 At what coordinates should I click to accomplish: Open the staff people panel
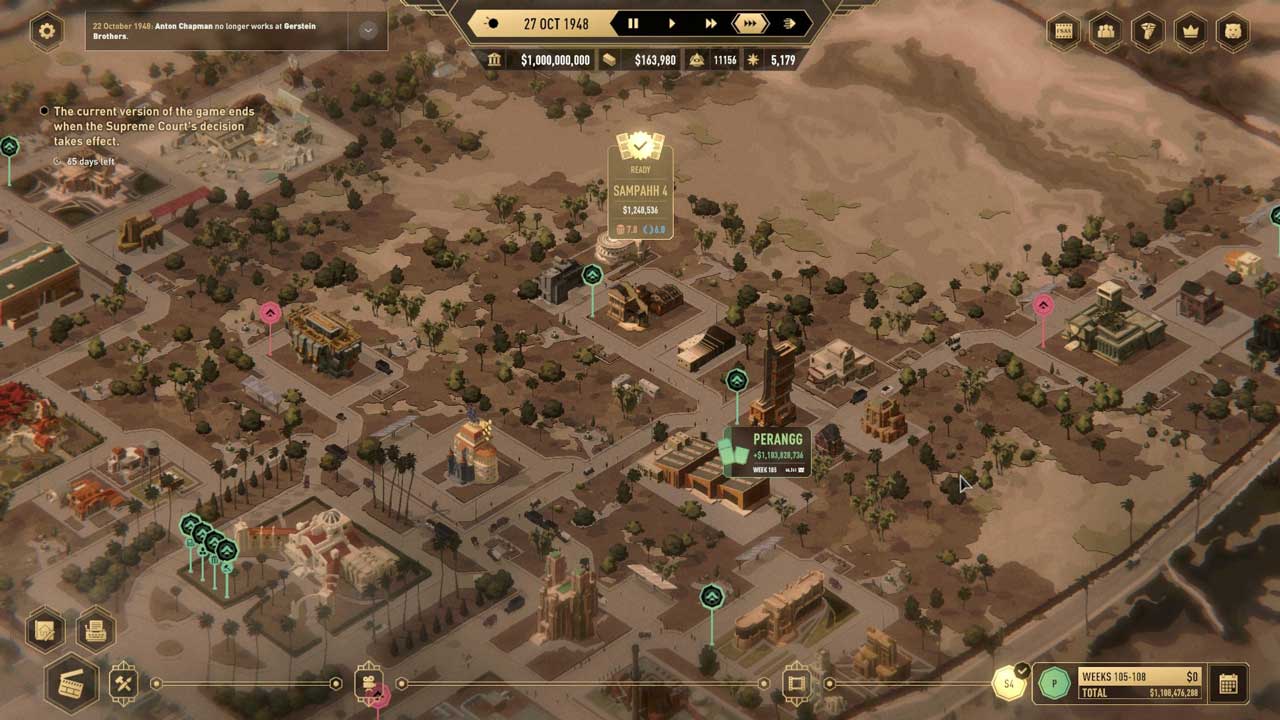1106,31
